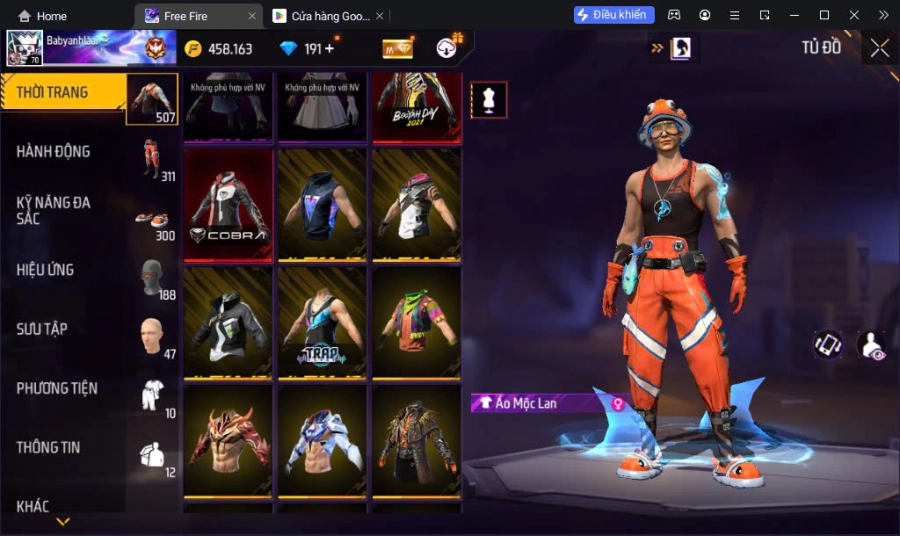Choose the TRAP tank top outfit
This screenshot has width=900, height=536.
pyautogui.click(x=322, y=322)
